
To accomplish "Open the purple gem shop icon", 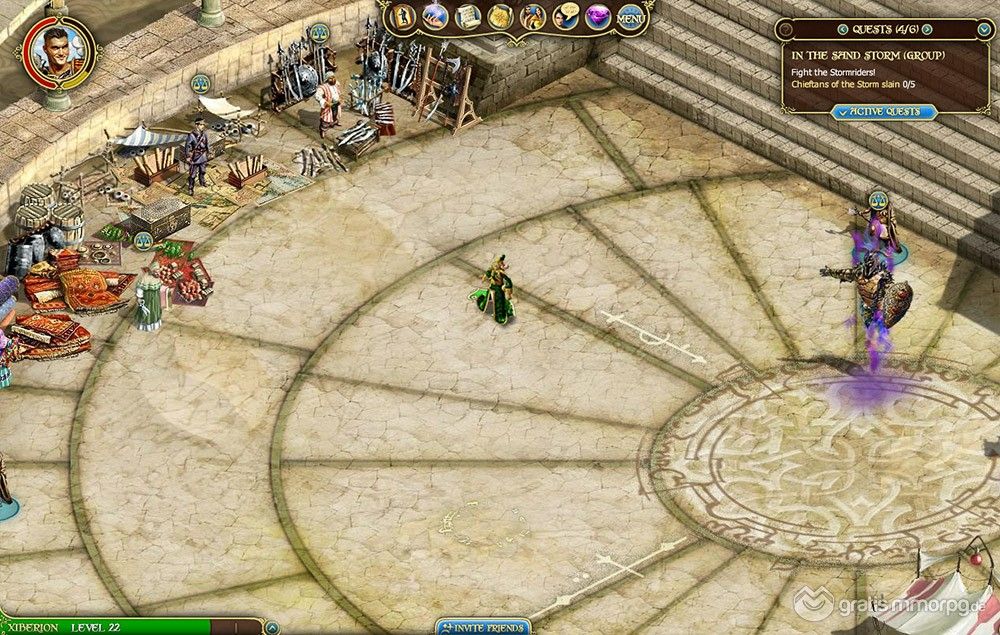I will click(598, 17).
